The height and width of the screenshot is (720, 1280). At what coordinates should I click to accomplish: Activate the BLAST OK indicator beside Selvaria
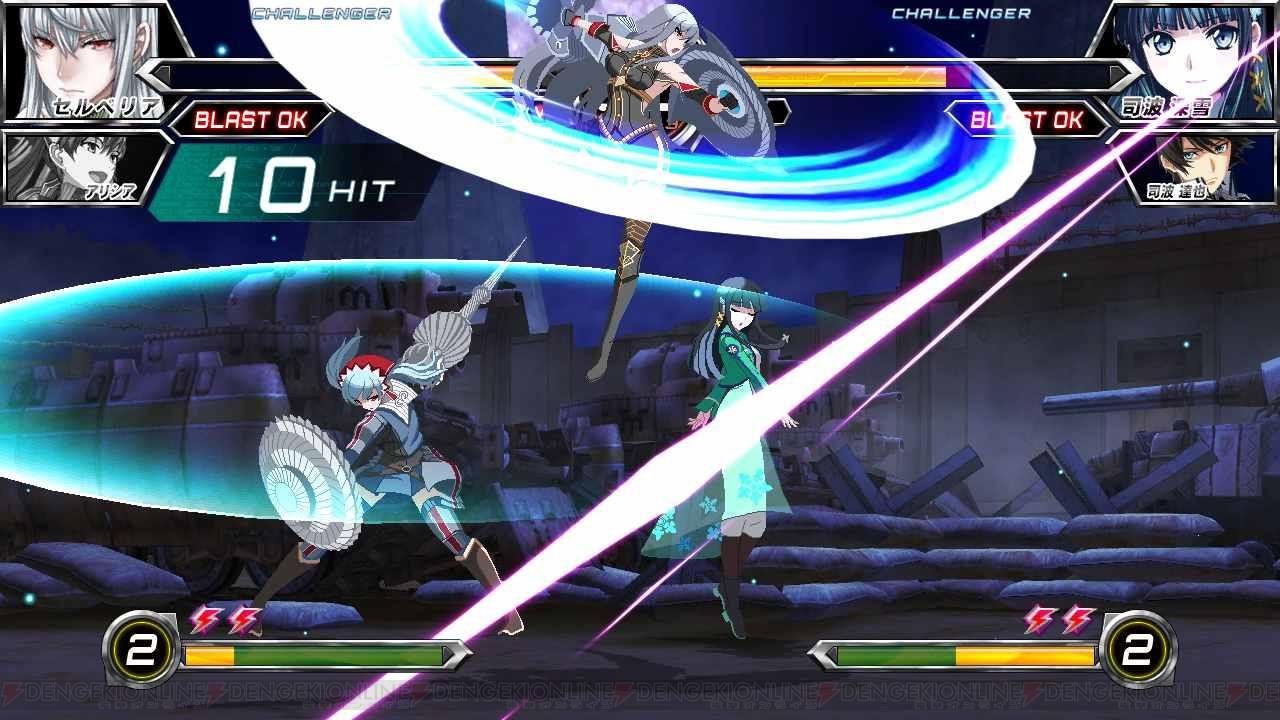[x=250, y=120]
